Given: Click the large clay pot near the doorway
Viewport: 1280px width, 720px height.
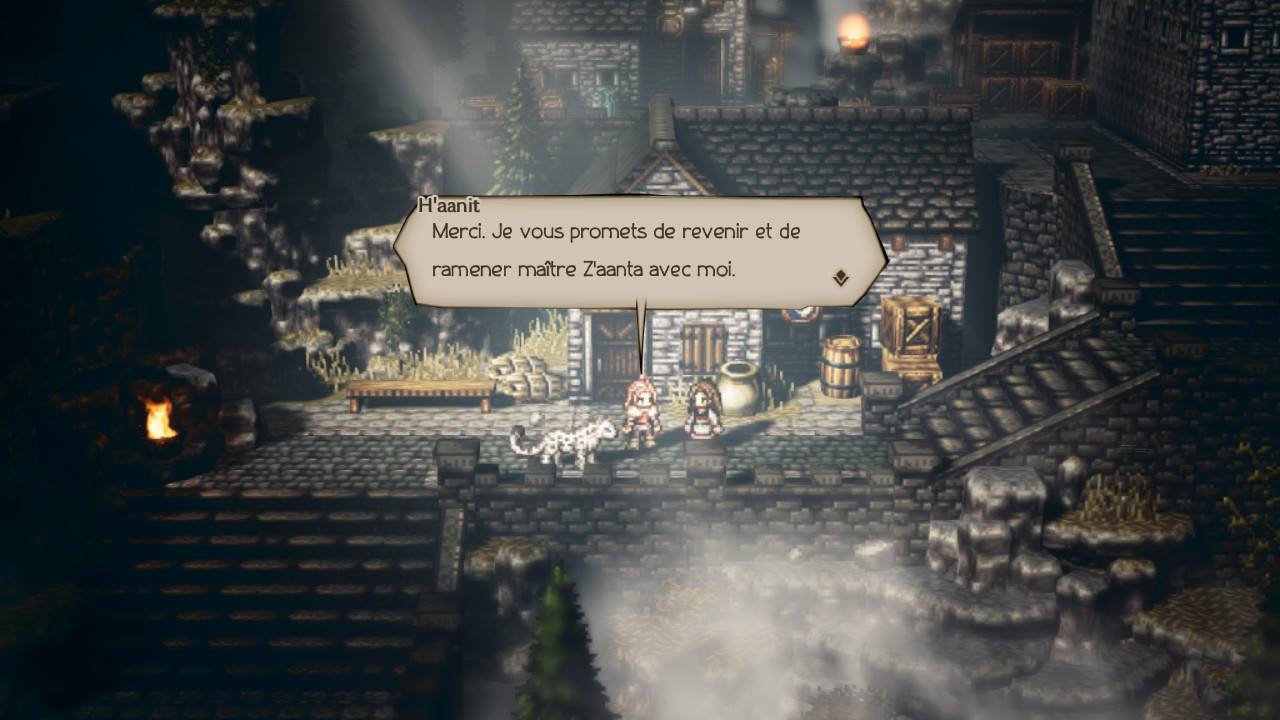Looking at the screenshot, I should coord(742,390).
